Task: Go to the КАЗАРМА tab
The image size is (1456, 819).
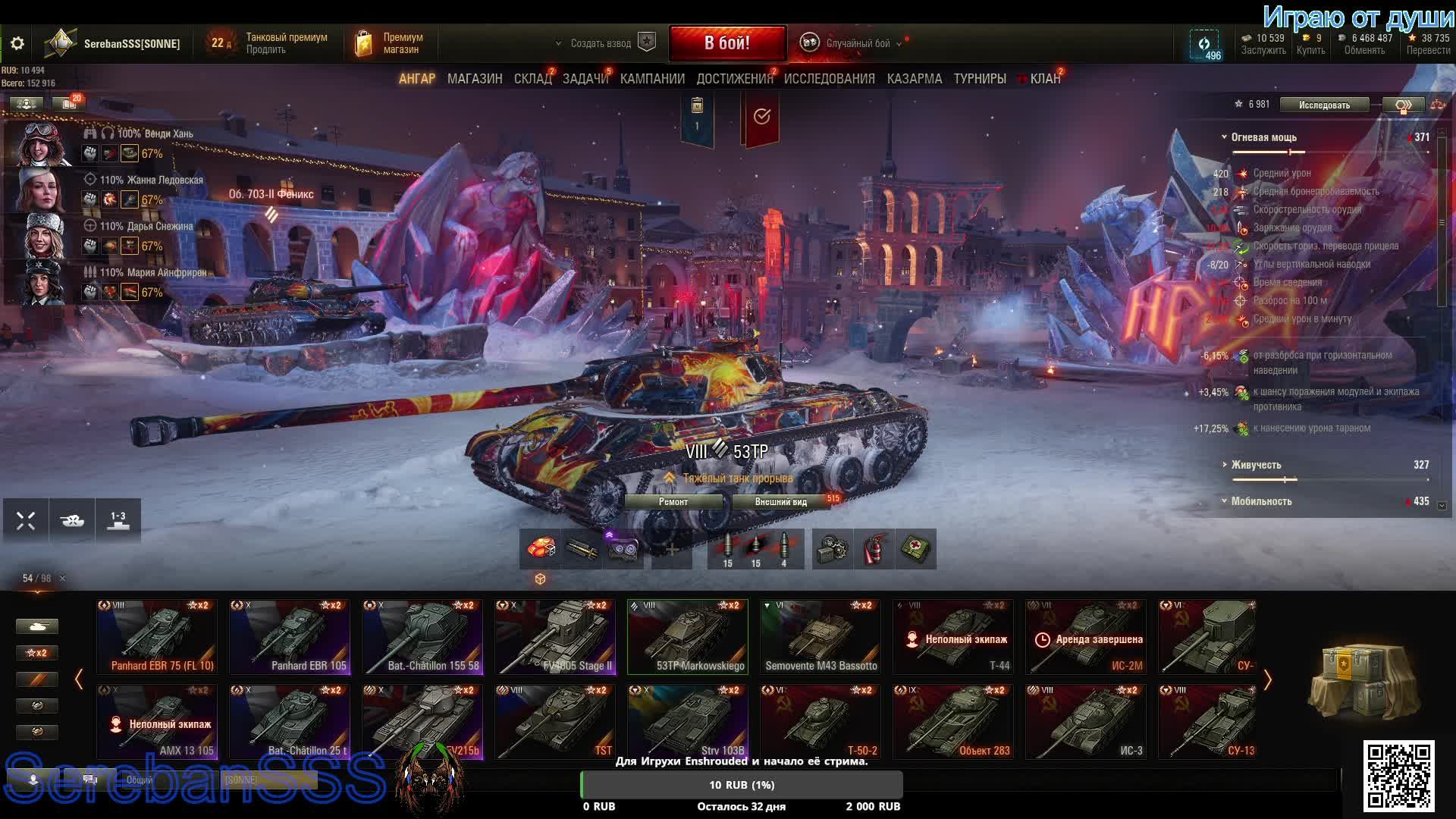Action: (915, 79)
